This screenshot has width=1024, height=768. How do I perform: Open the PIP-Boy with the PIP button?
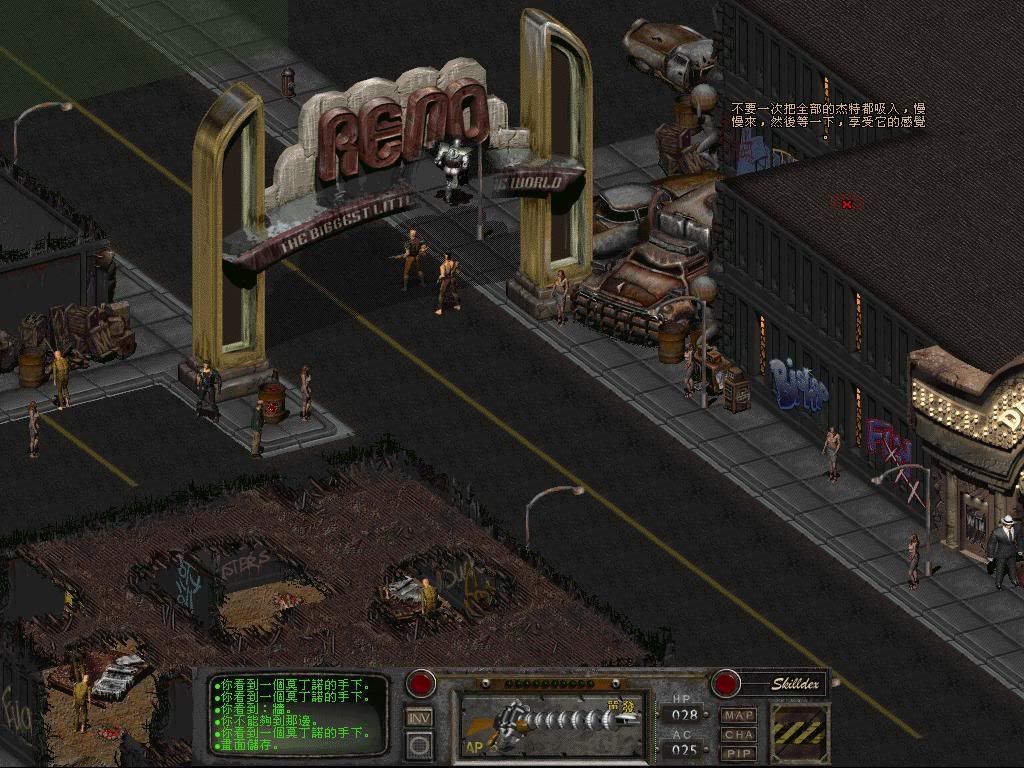click(739, 752)
